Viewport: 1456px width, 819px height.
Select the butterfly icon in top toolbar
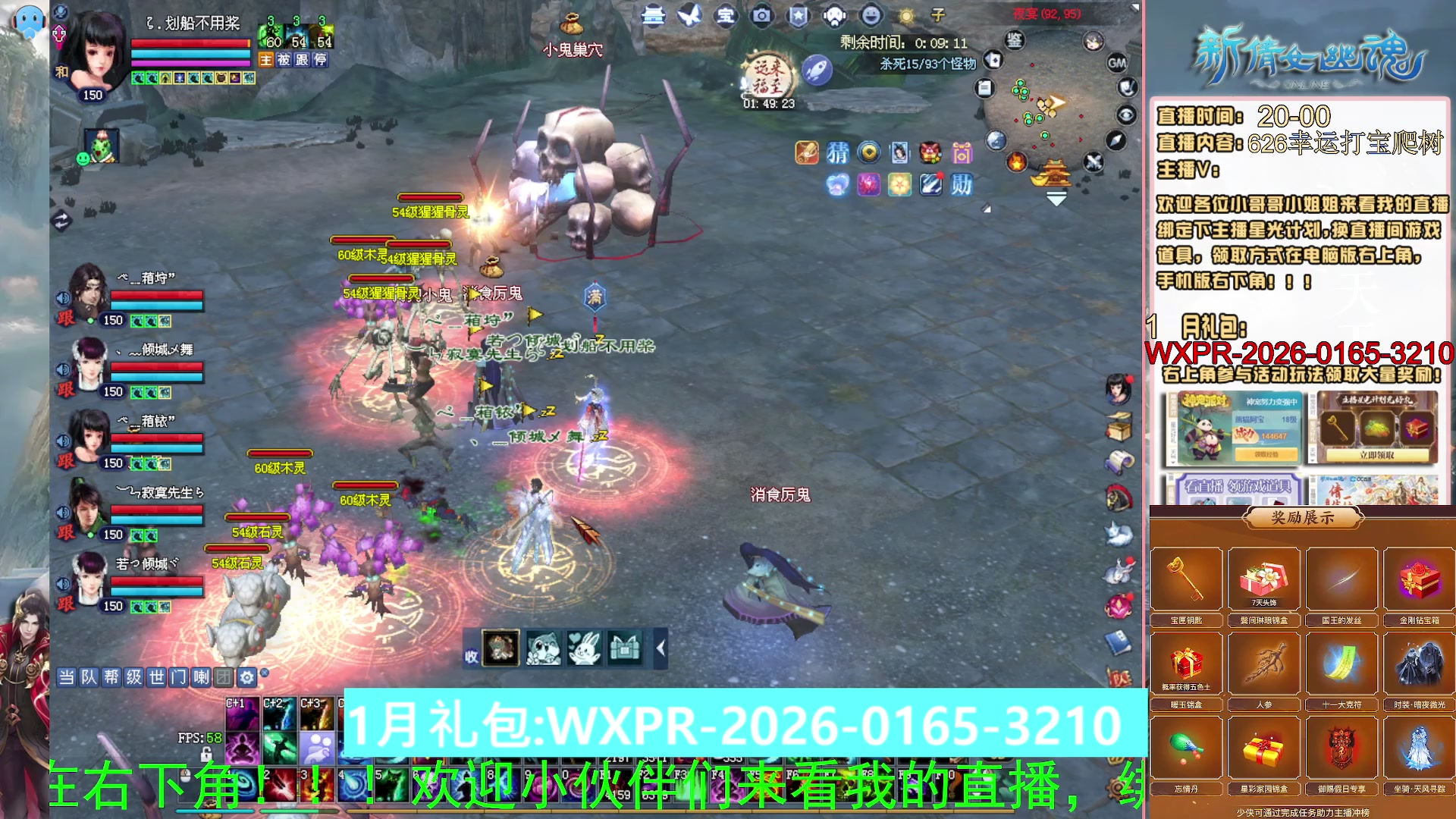click(x=690, y=15)
